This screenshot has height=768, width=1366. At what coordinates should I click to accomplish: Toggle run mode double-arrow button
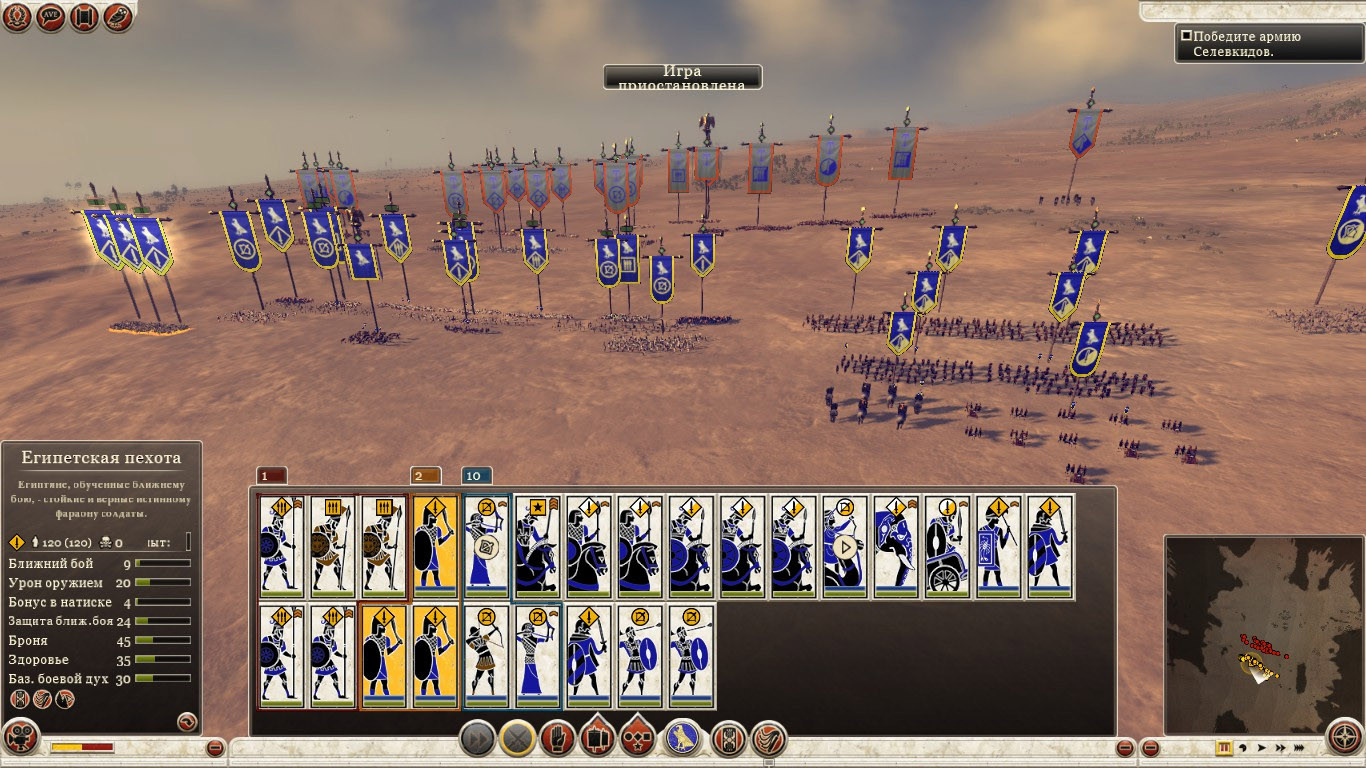478,740
